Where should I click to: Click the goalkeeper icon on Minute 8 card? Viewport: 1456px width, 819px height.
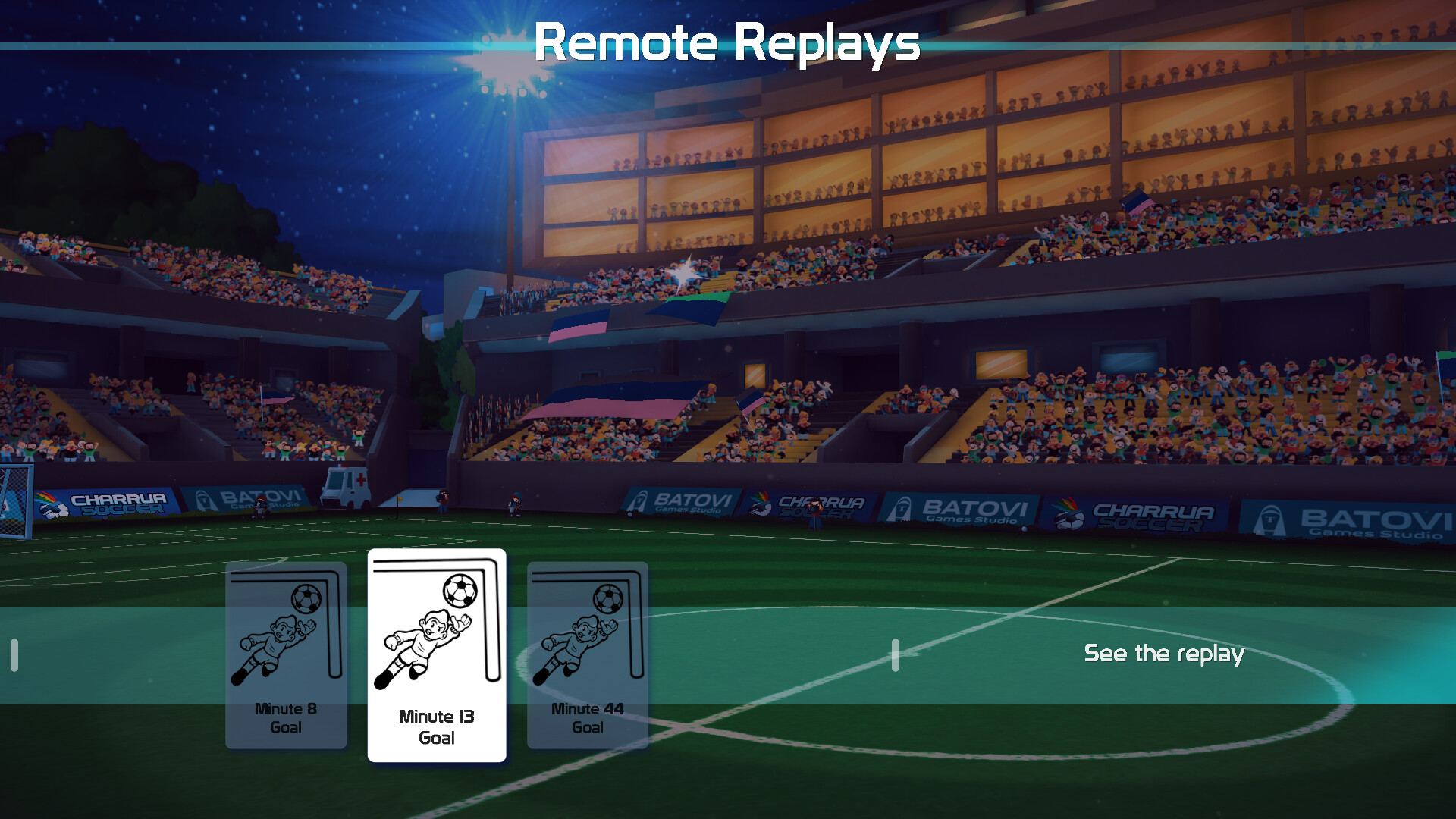click(275, 645)
